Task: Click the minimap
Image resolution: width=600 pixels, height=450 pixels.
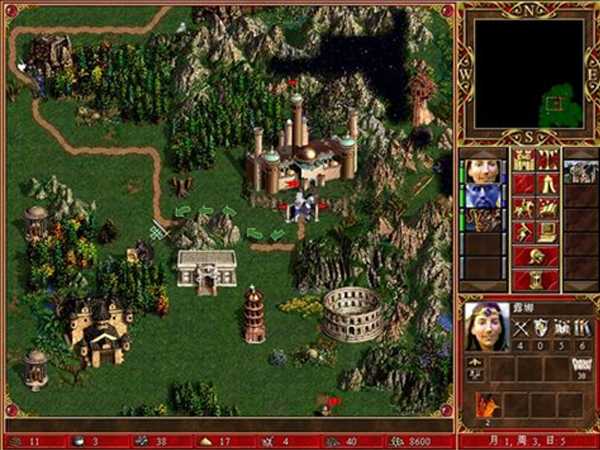Action: point(529,74)
